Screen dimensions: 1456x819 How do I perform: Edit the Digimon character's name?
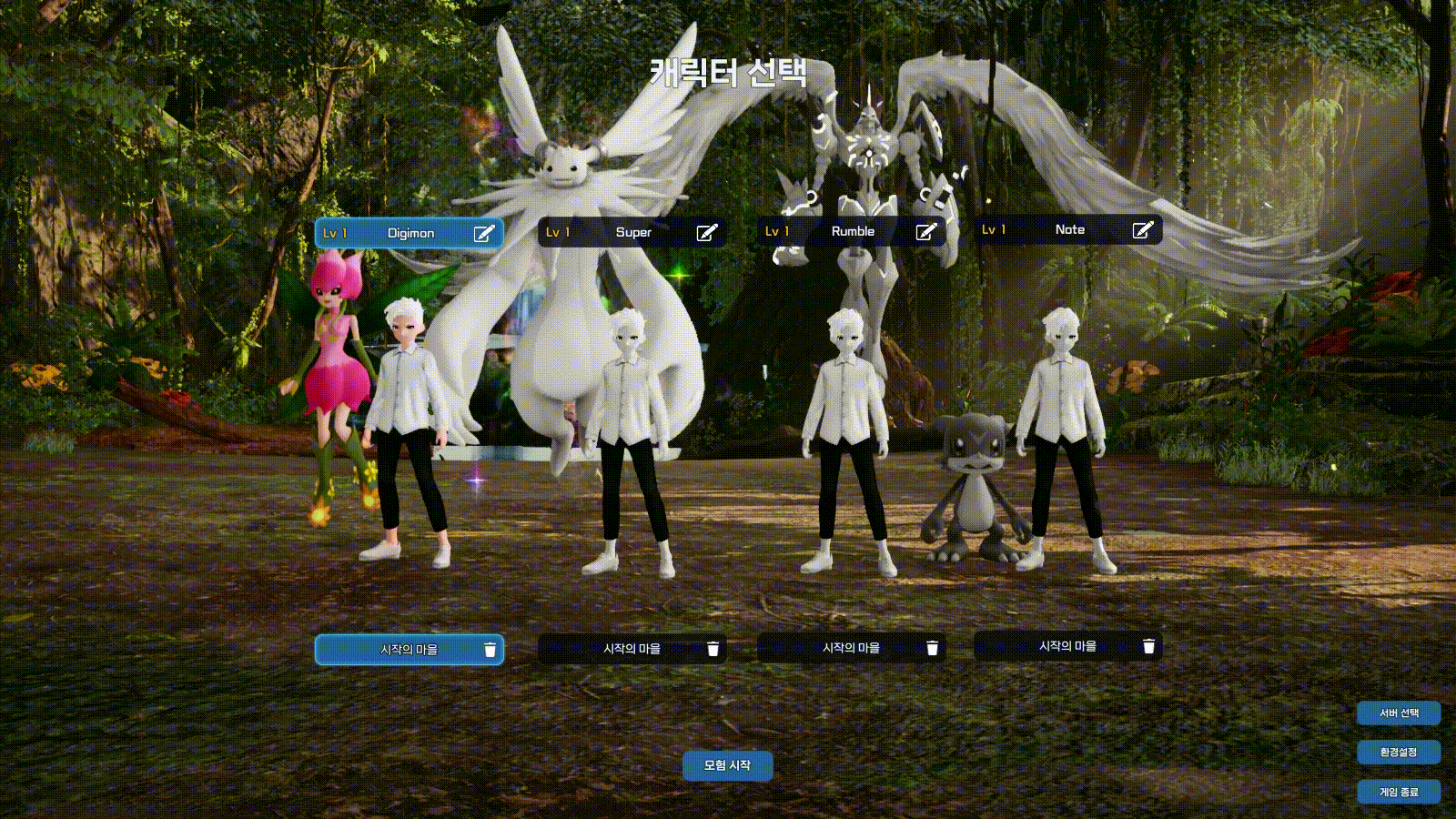[x=484, y=233]
